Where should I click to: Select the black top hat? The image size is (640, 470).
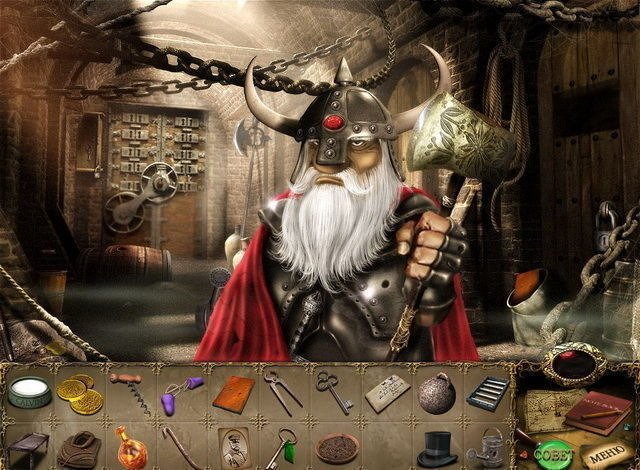(x=436, y=447)
